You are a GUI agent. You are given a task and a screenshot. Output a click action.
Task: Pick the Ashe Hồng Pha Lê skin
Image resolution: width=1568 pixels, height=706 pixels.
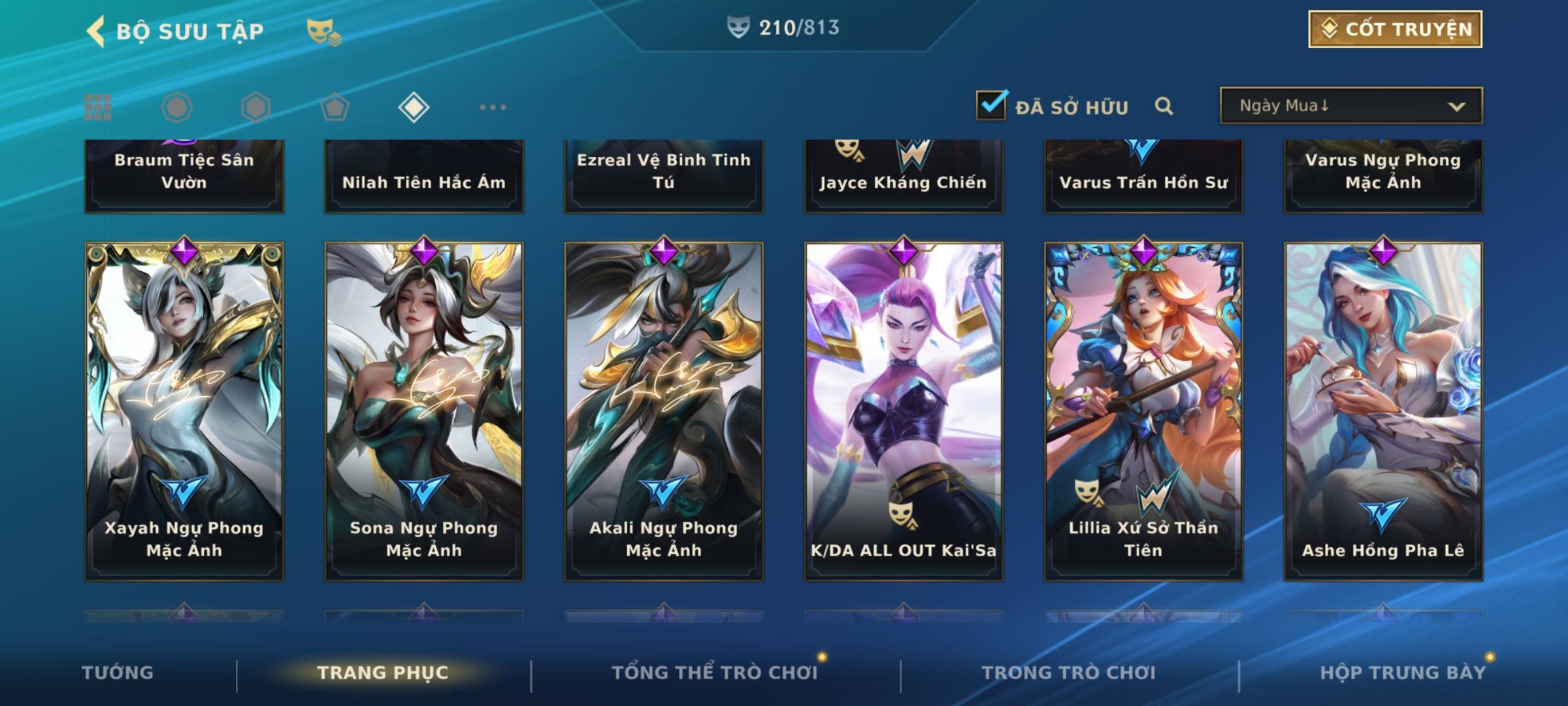(1383, 412)
